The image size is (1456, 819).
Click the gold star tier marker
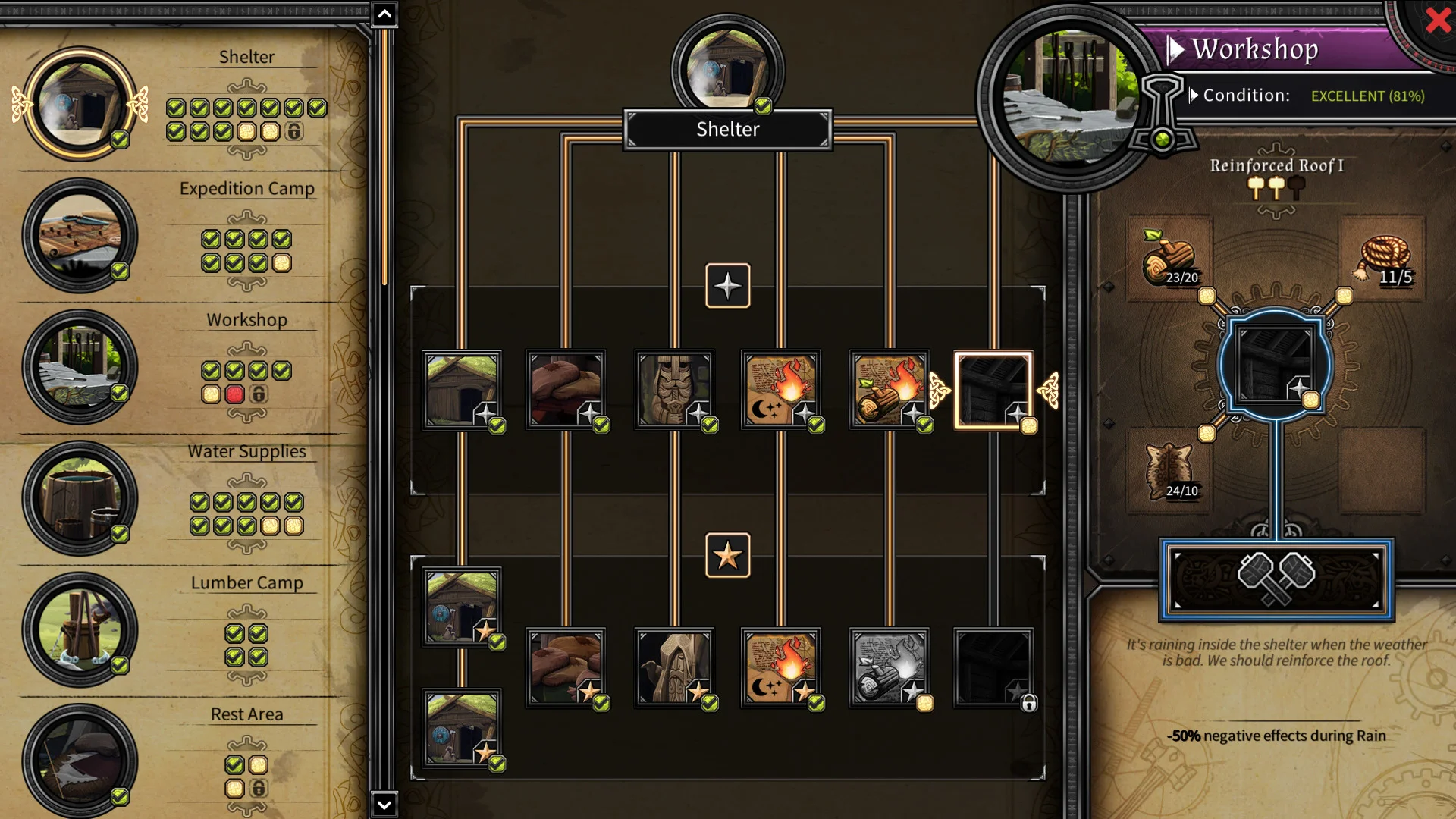coord(727,556)
